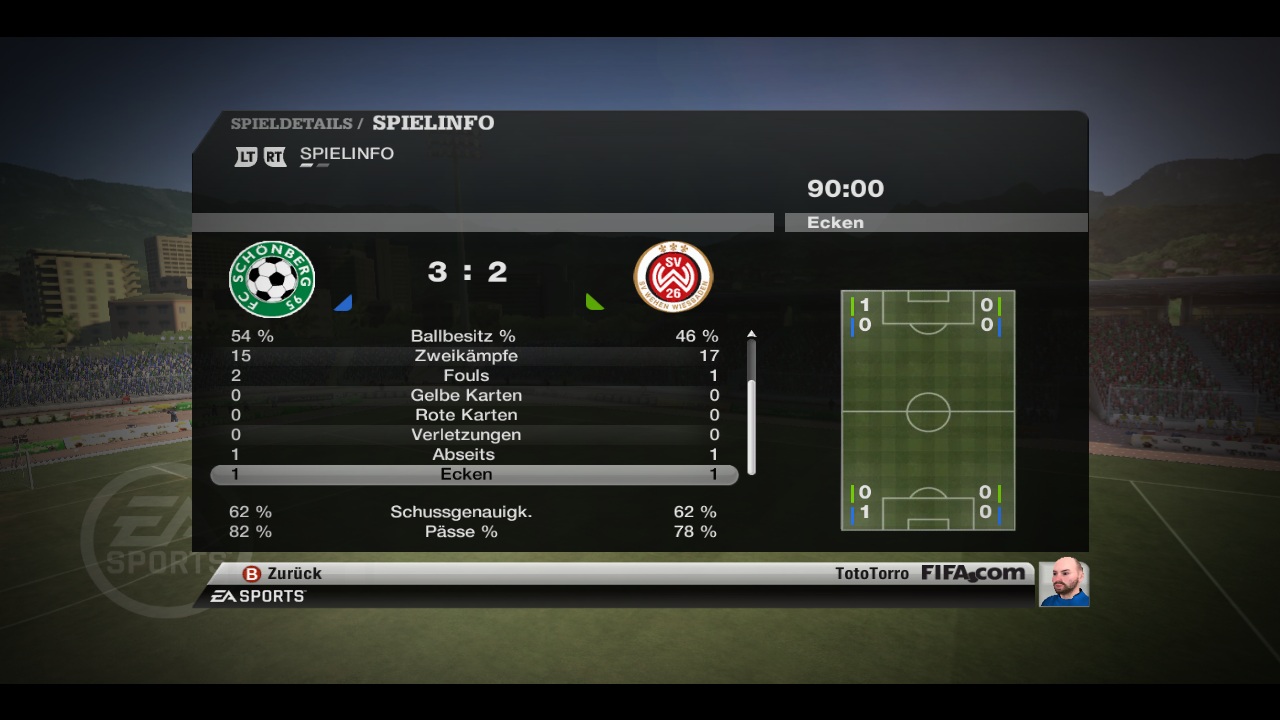Viewport: 1280px width, 720px height.
Task: Select the Schussgenauigk. row
Action: (474, 512)
